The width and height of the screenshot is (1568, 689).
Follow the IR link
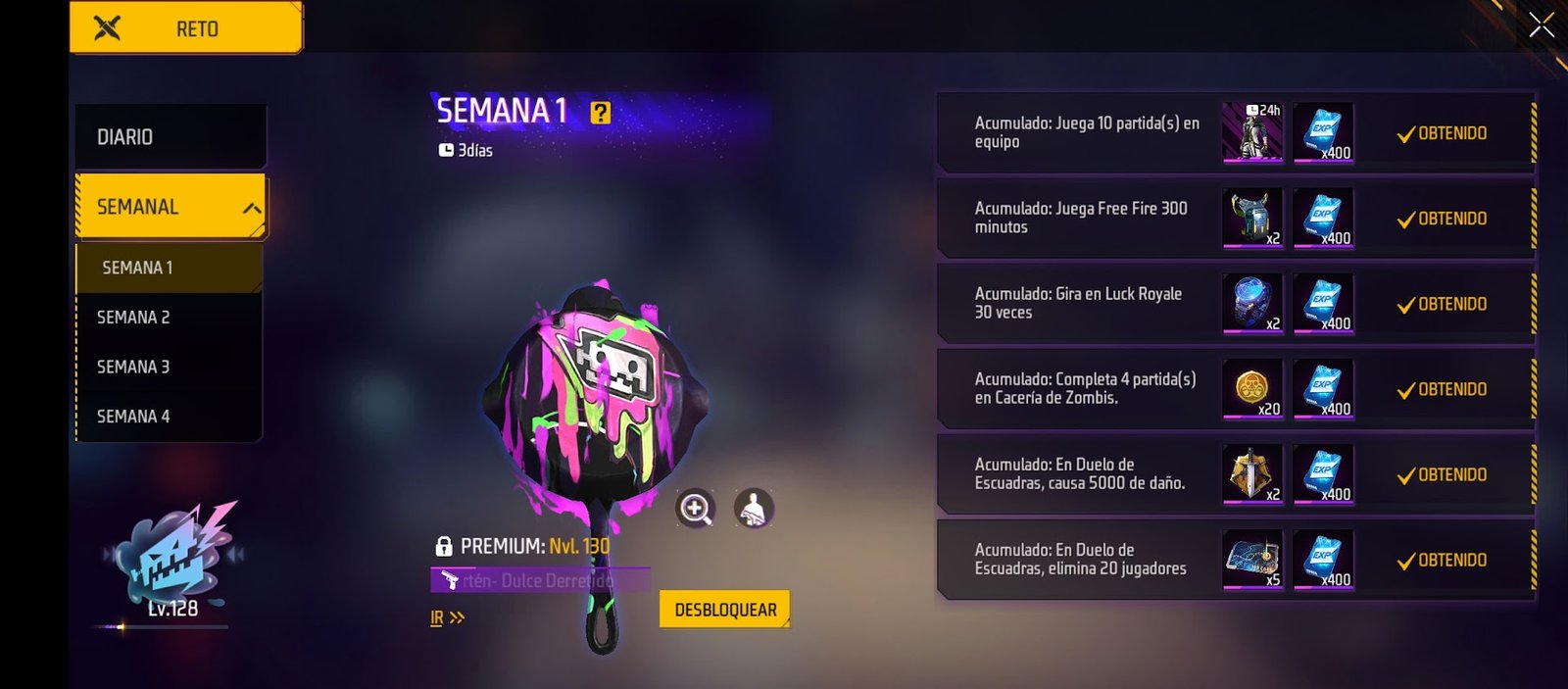[446, 617]
